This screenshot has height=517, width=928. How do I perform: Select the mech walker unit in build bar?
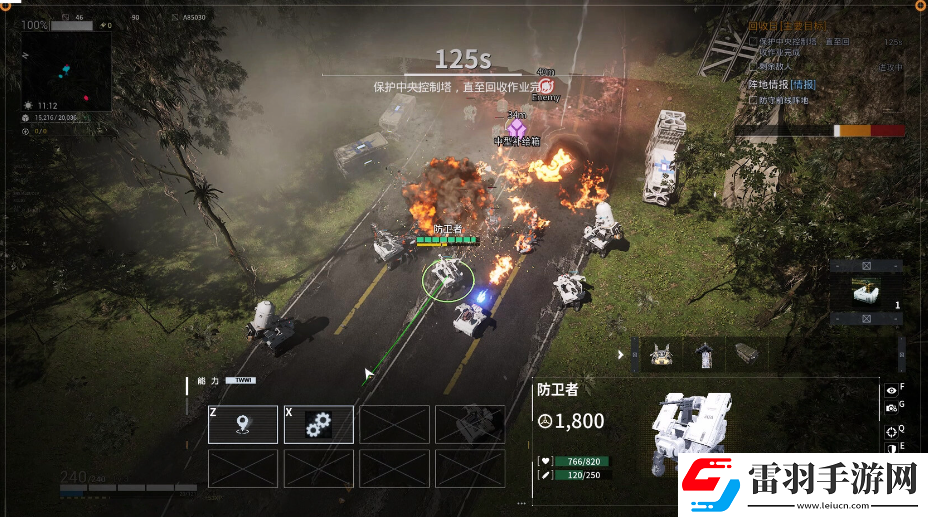[x=660, y=354]
